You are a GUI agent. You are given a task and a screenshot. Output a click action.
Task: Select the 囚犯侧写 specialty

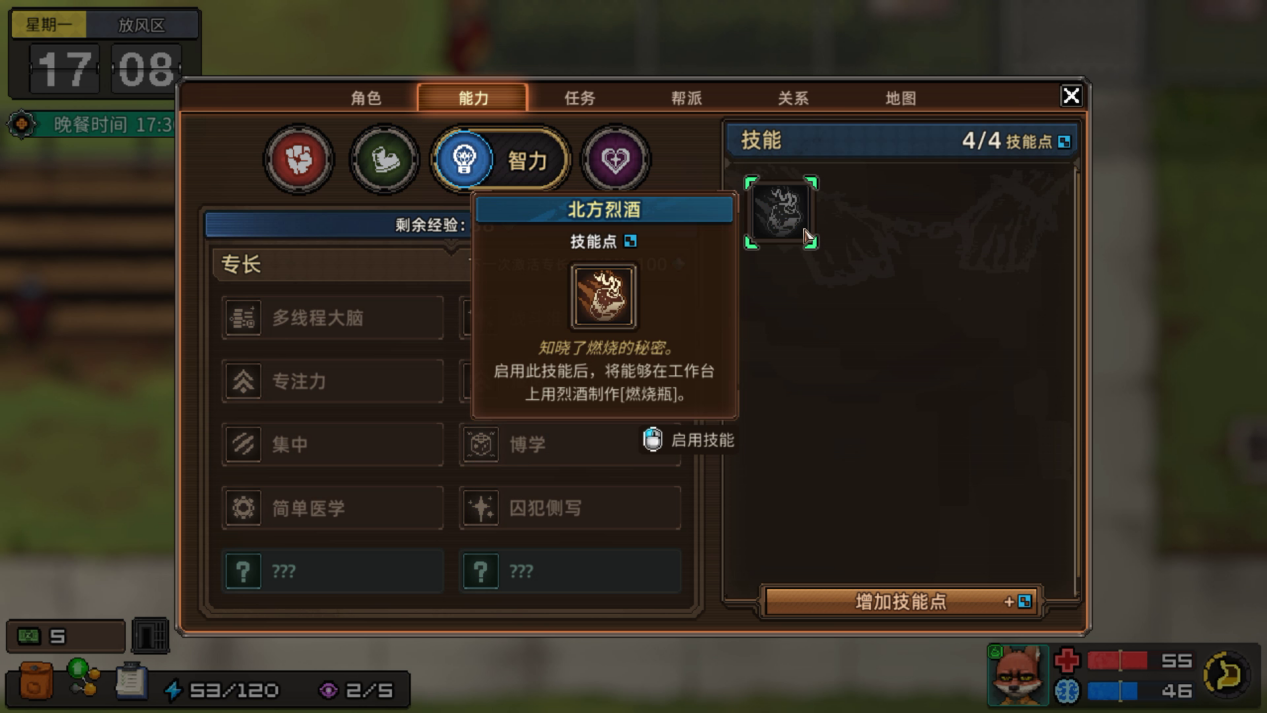570,508
